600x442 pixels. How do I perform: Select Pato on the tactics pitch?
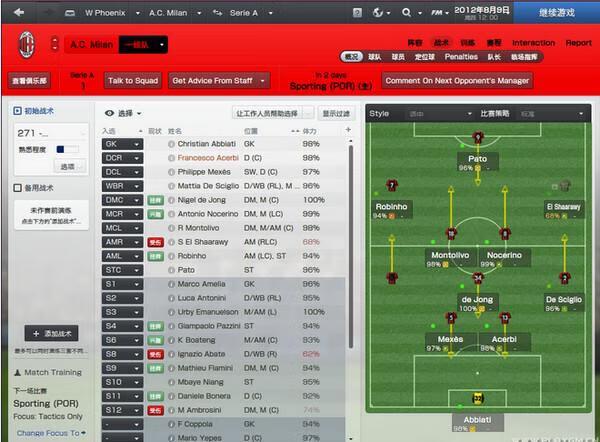477,157
